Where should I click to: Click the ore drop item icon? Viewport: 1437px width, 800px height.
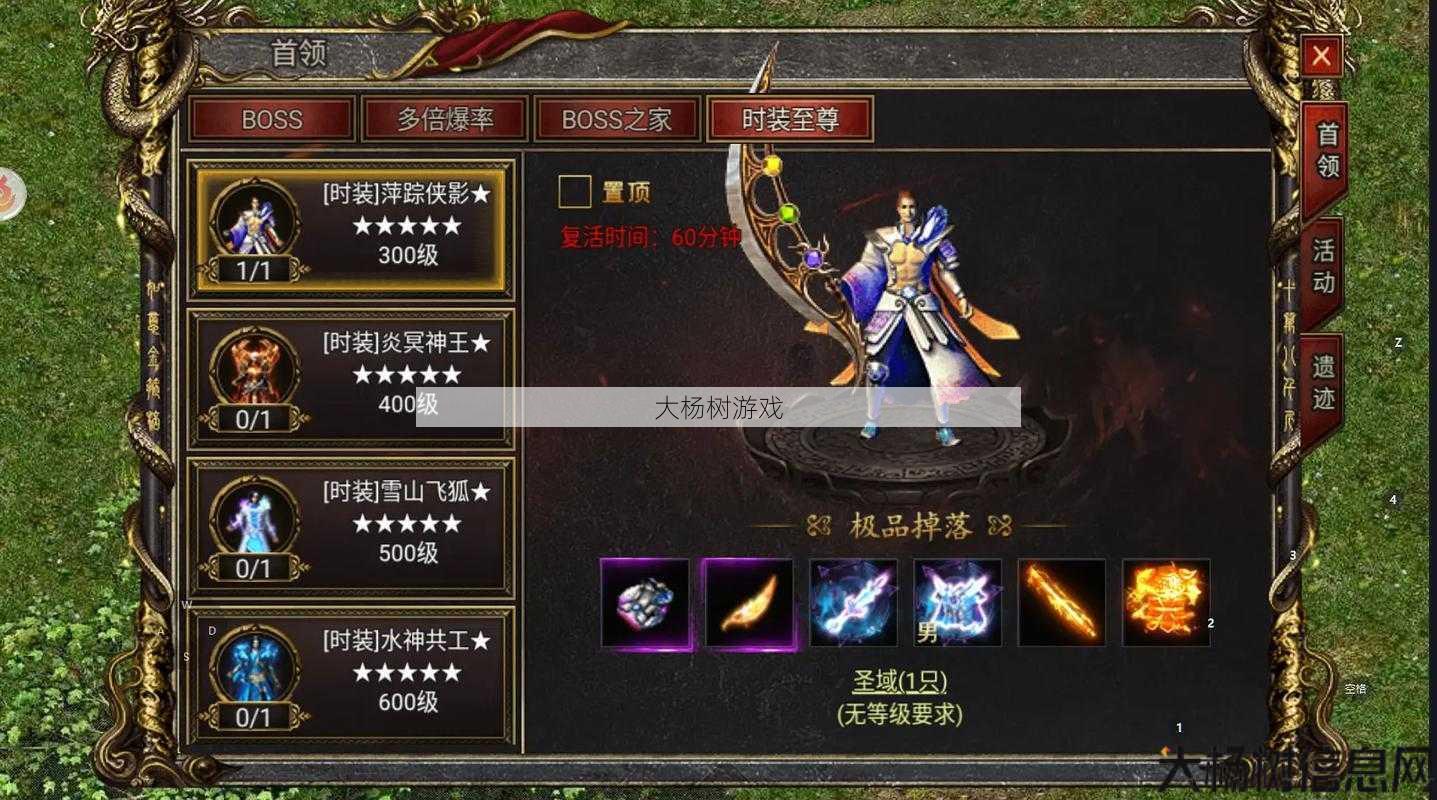coord(645,604)
